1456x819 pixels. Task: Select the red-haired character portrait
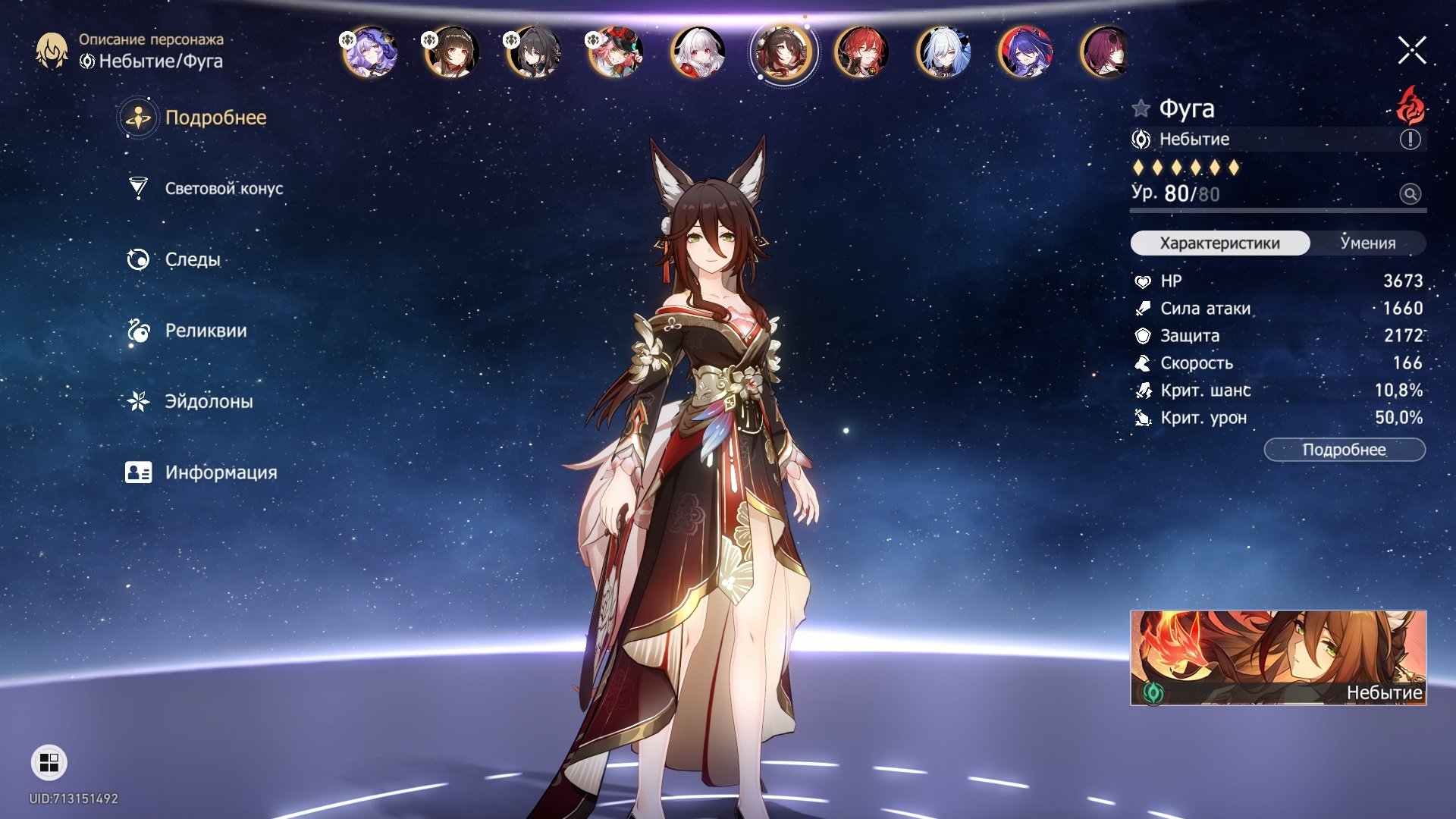tap(861, 52)
